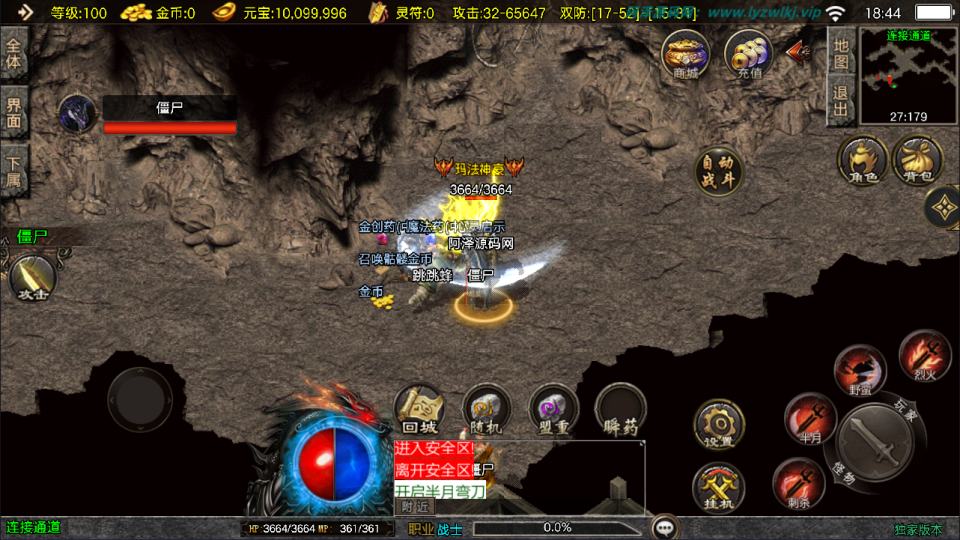The image size is (960, 540).
Task: Cast the 野蛮 skill
Action: (859, 369)
